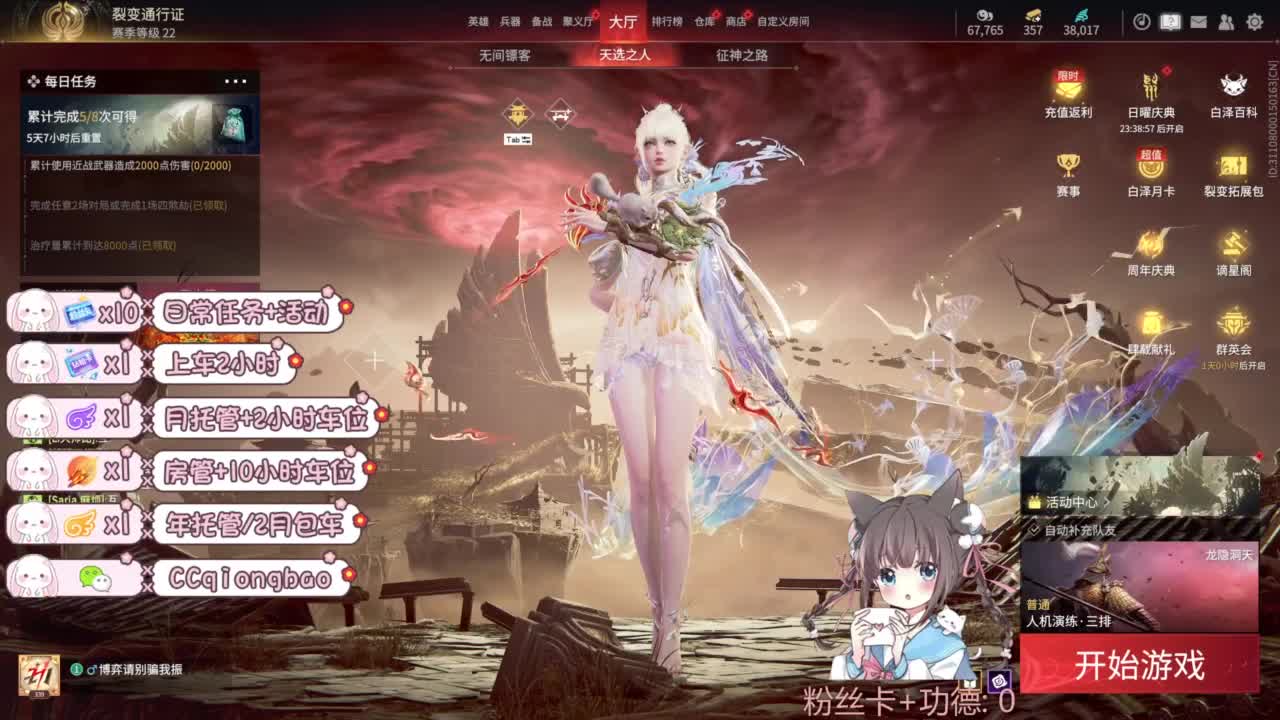Screen dimensions: 1280x720
Task: Open the daily tasks three-dot menu
Action: click(236, 80)
